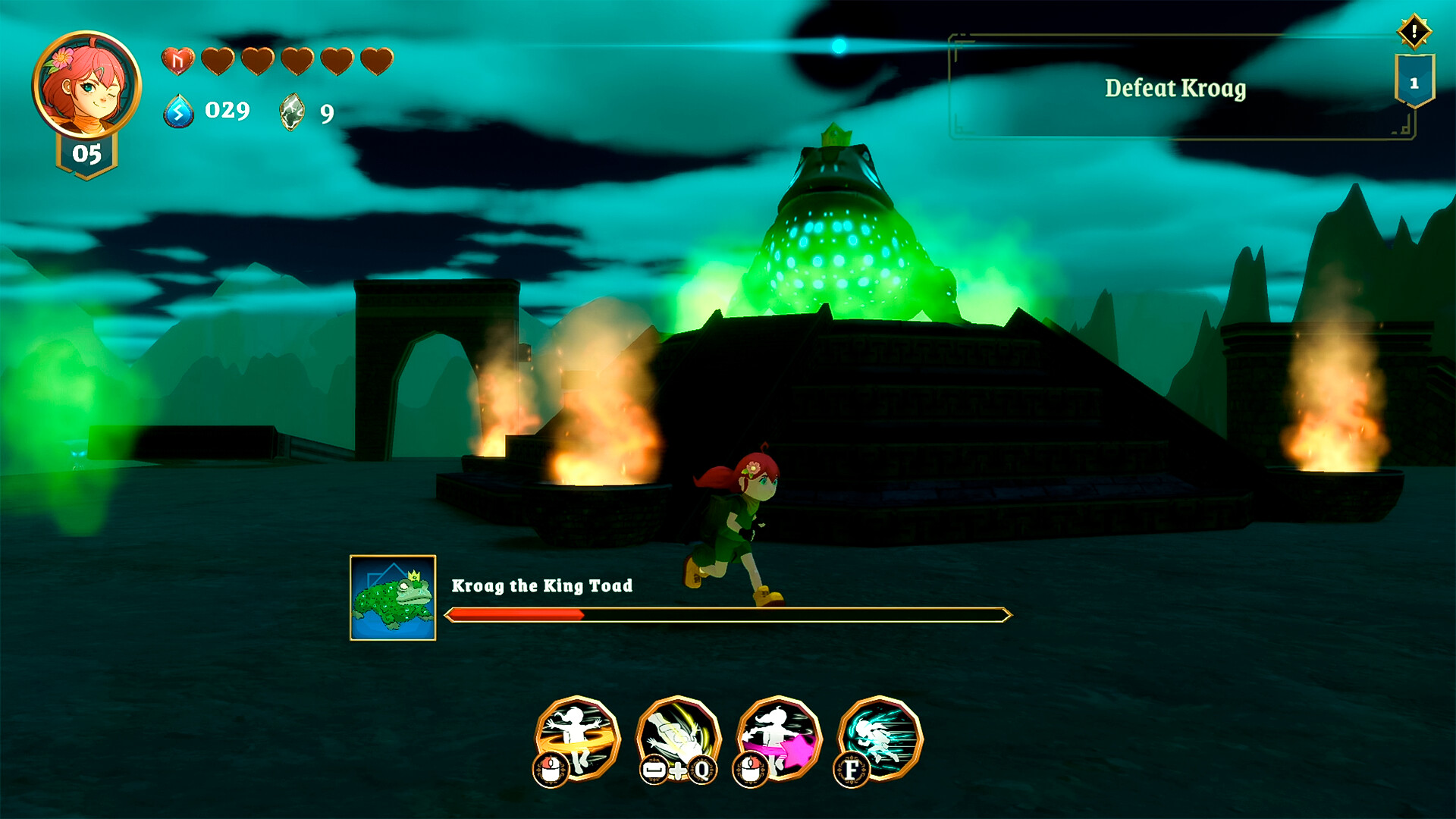Use the yellow diving slam ability

679,737
